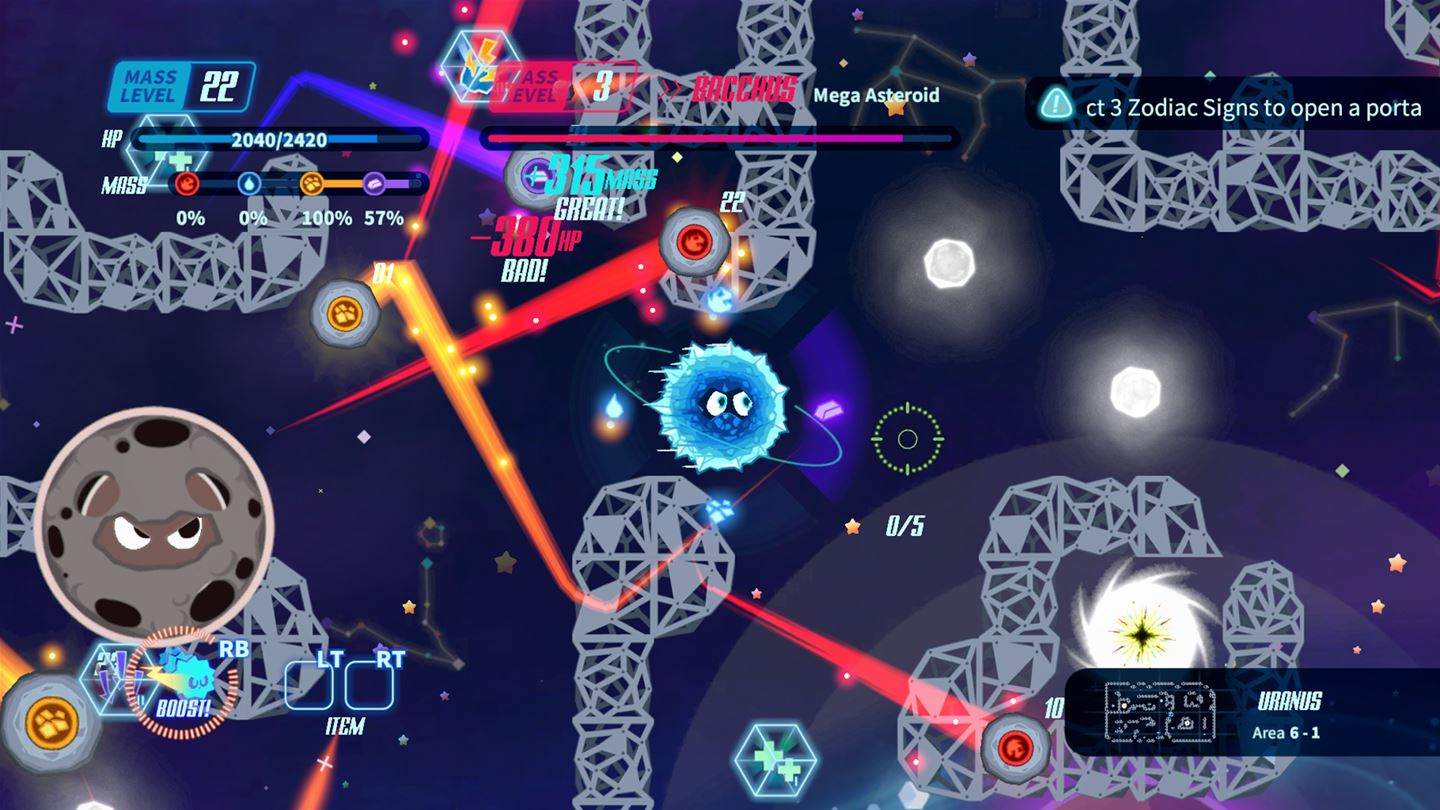Screen dimensions: 1440x810
Task: Select the orange rock mass icon
Action: point(312,184)
